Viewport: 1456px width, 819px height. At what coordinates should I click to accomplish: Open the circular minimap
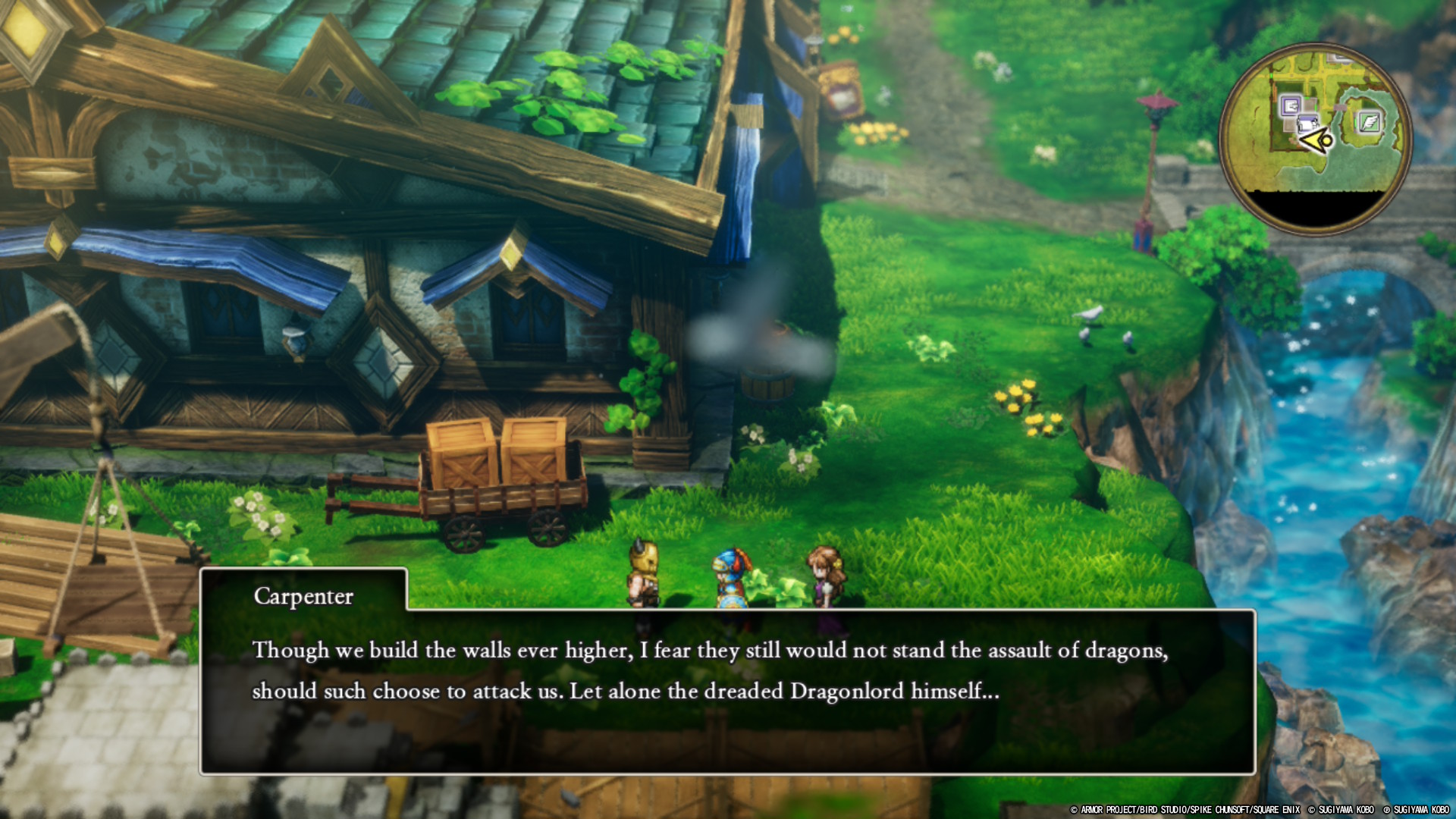pos(1316,138)
